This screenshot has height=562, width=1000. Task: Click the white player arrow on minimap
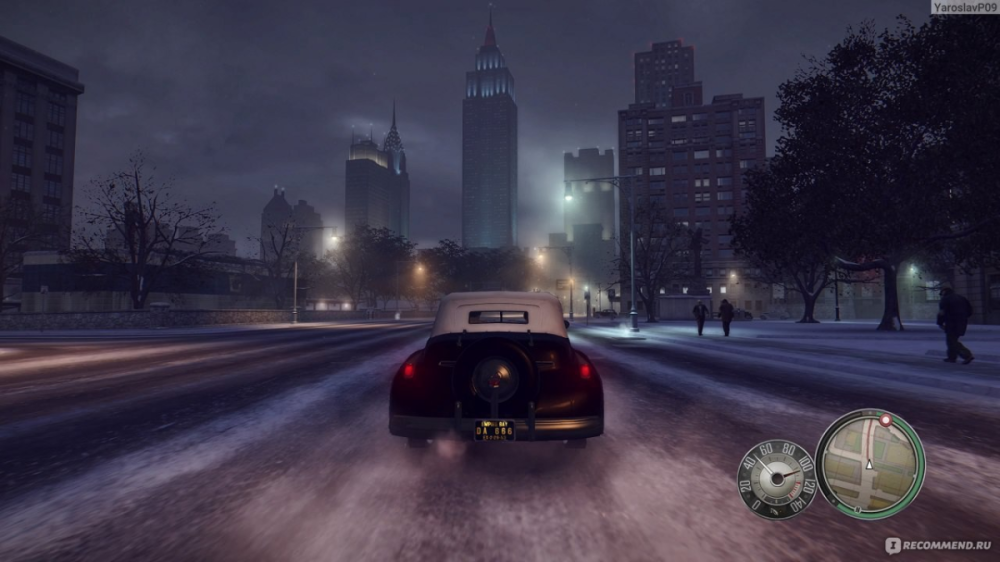869,465
